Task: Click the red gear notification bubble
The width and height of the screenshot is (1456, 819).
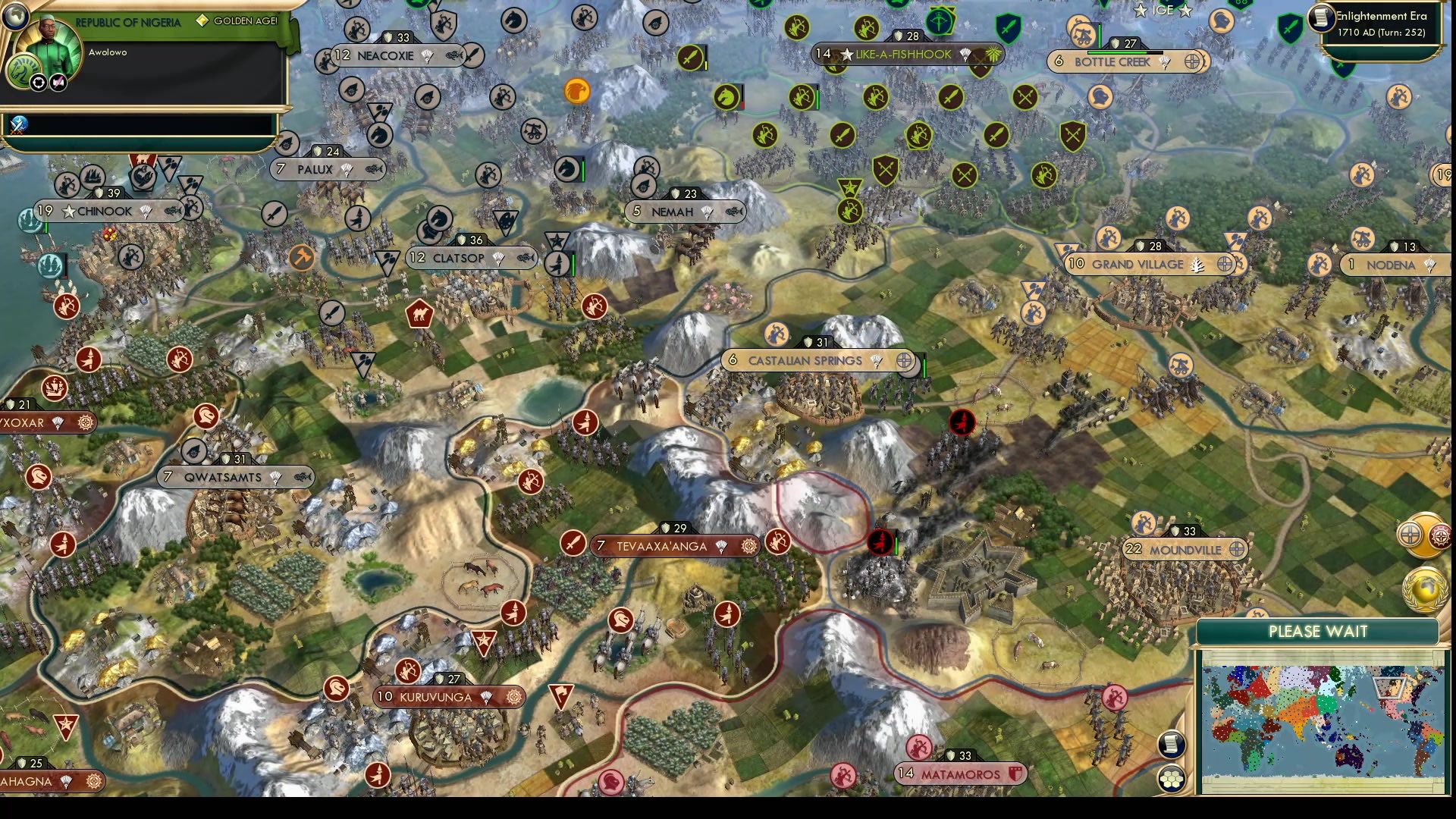Action: coord(1439,535)
